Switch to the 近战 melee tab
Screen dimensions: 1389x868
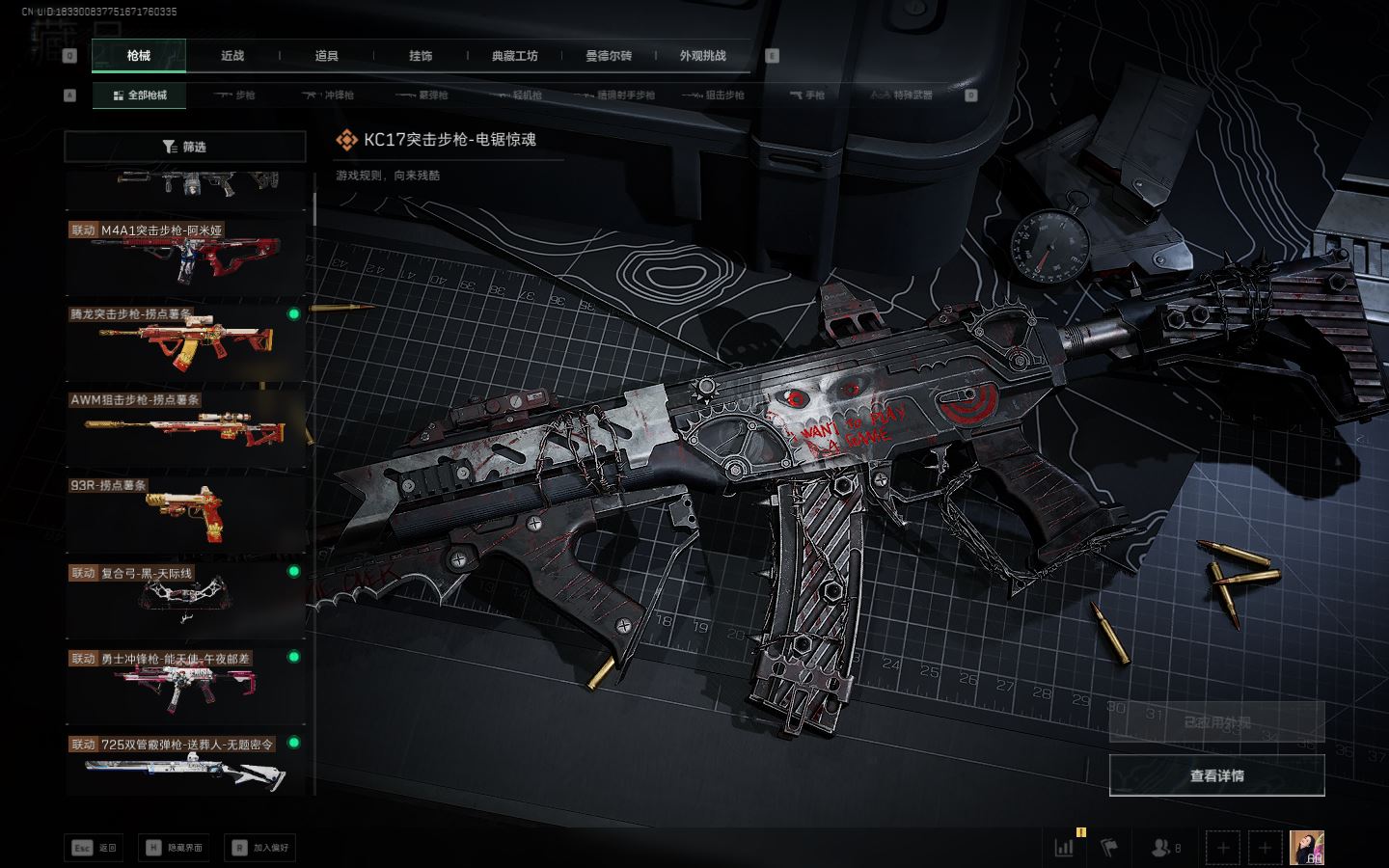232,56
